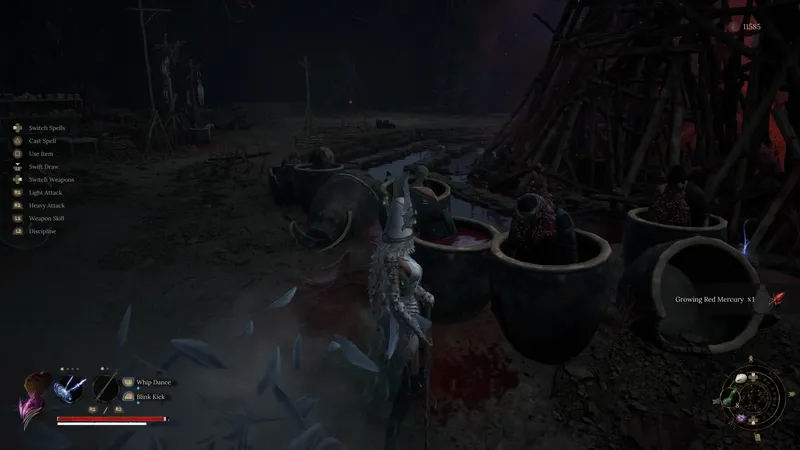Select the equipped staff weapon slot
The height and width of the screenshot is (450, 800).
pyautogui.click(x=105, y=387)
